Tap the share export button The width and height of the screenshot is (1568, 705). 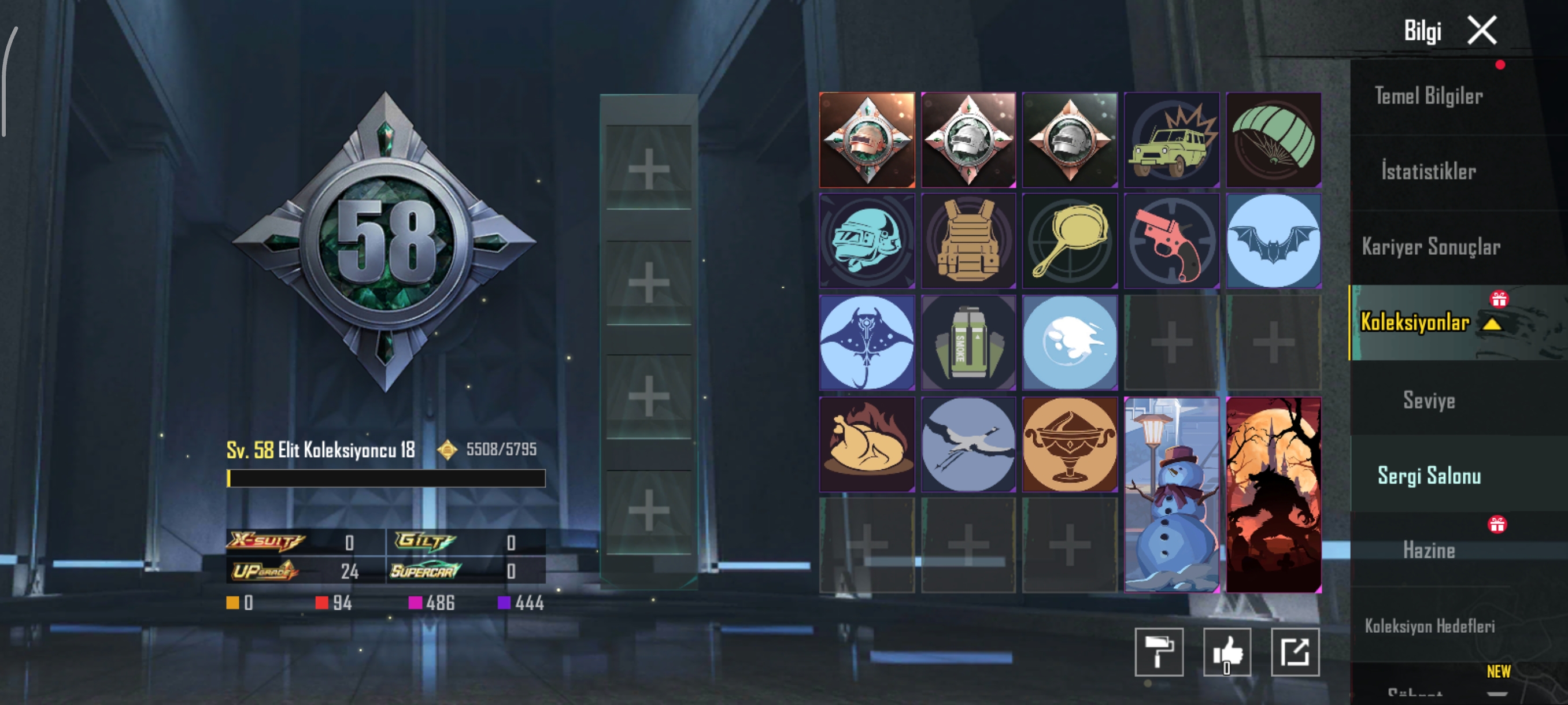[1295, 652]
